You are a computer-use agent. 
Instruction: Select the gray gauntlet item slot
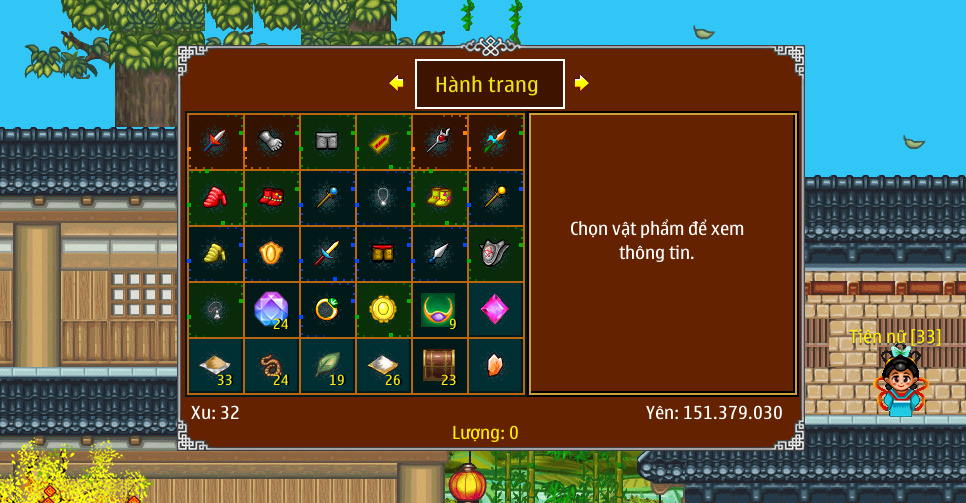[x=271, y=142]
